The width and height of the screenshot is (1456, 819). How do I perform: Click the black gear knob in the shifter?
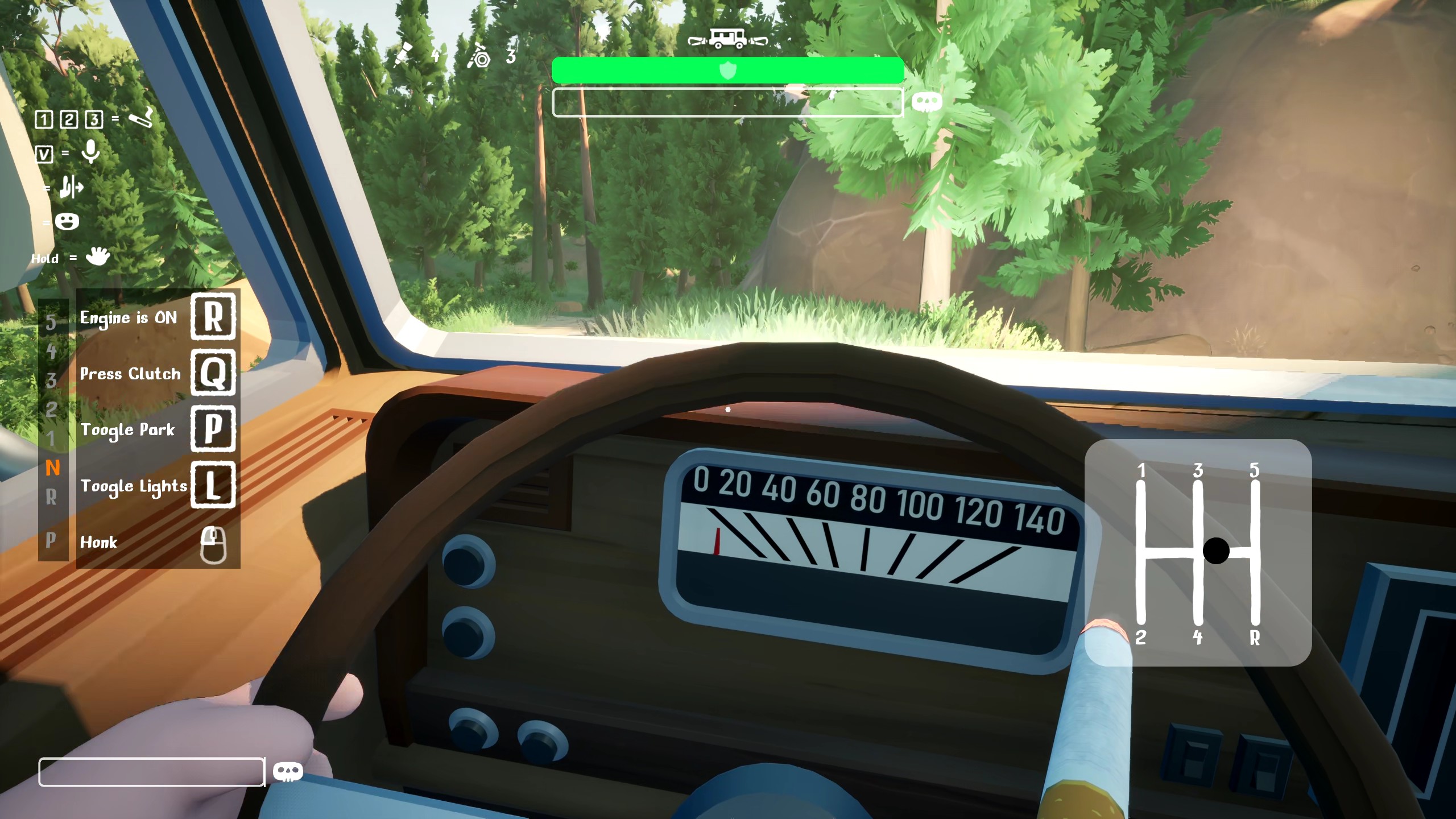pyautogui.click(x=1216, y=551)
